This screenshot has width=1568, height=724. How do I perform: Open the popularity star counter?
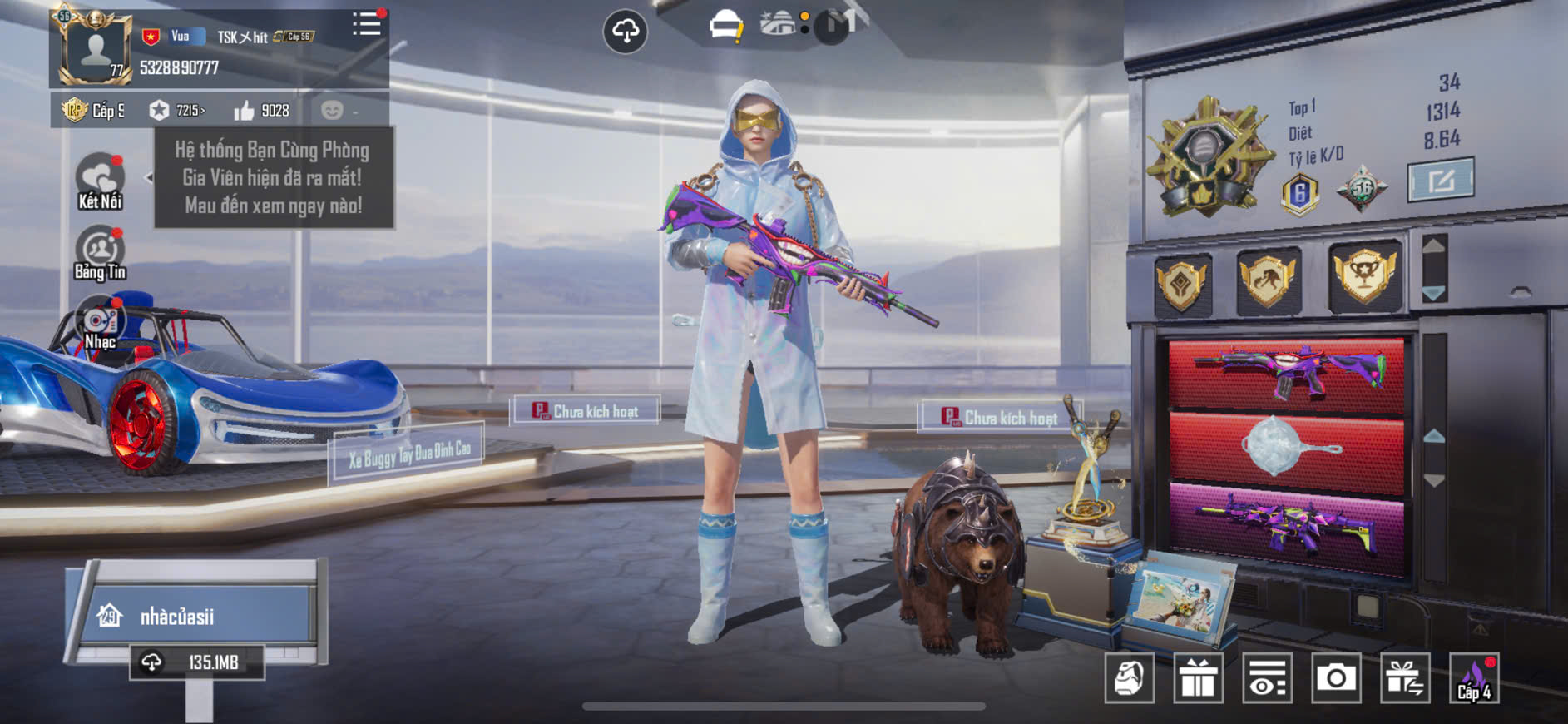[x=177, y=111]
